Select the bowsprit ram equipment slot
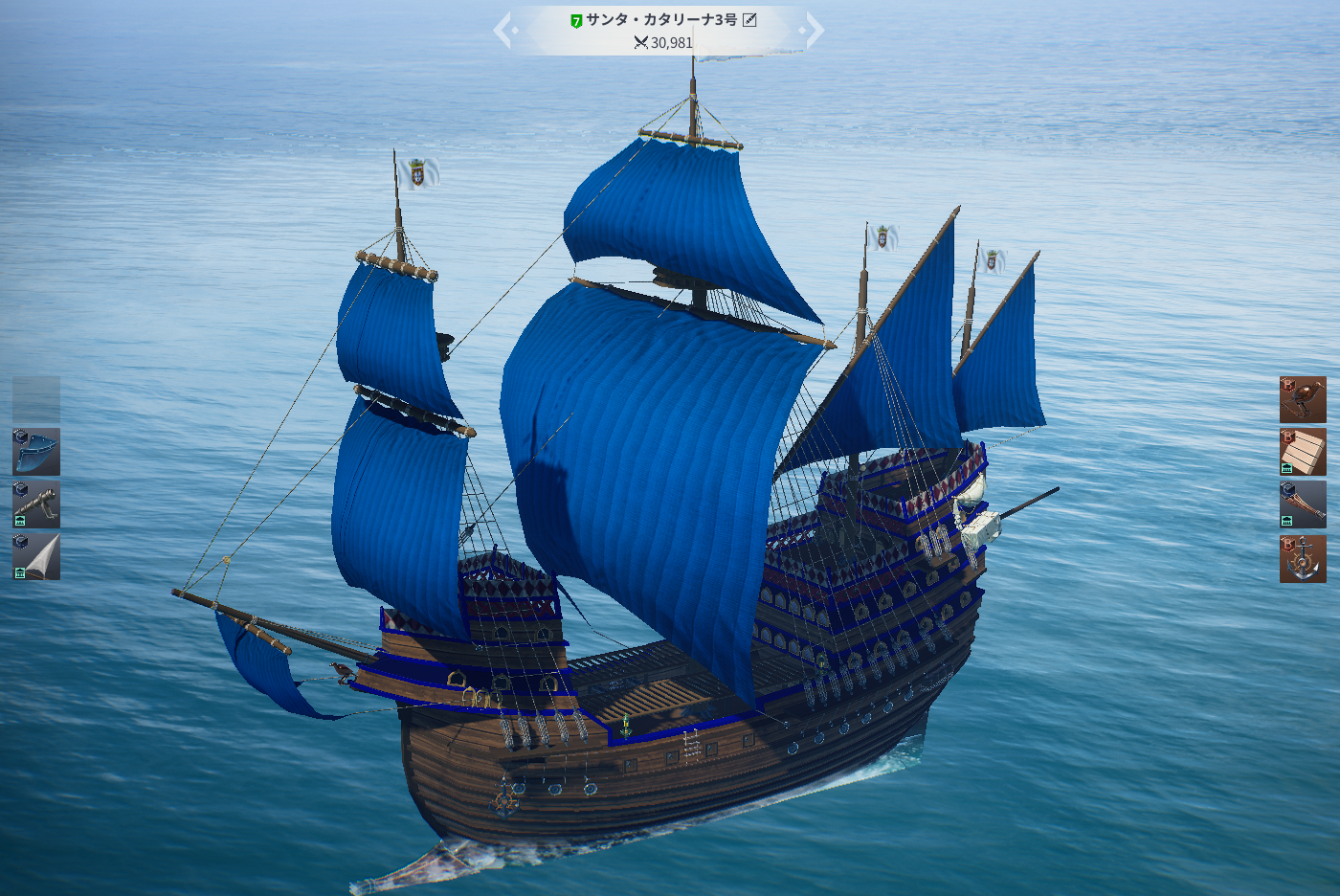Screen dimensions: 1340x896 coord(1303,504)
